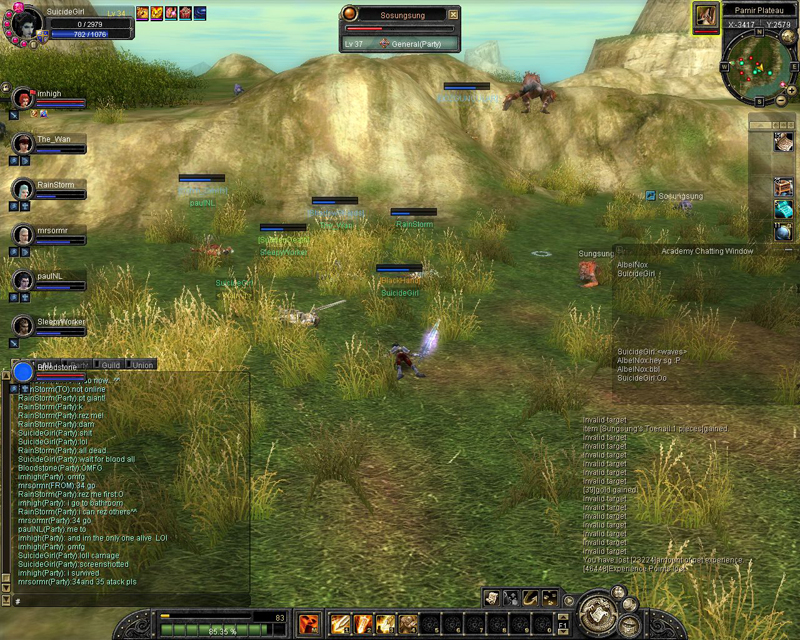Select party member imhigh's portrait

tap(22, 98)
